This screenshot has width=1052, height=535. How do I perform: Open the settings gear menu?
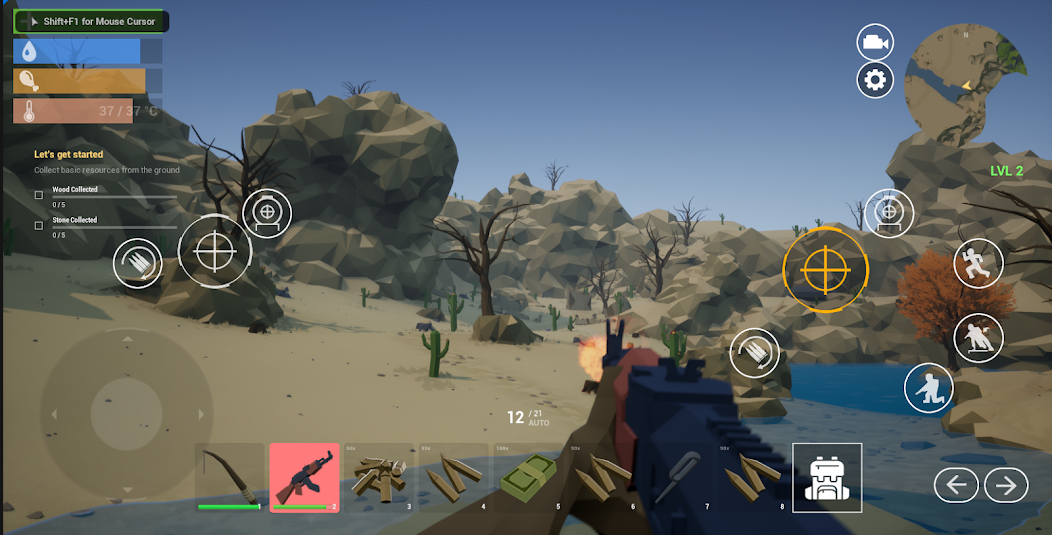(875, 80)
